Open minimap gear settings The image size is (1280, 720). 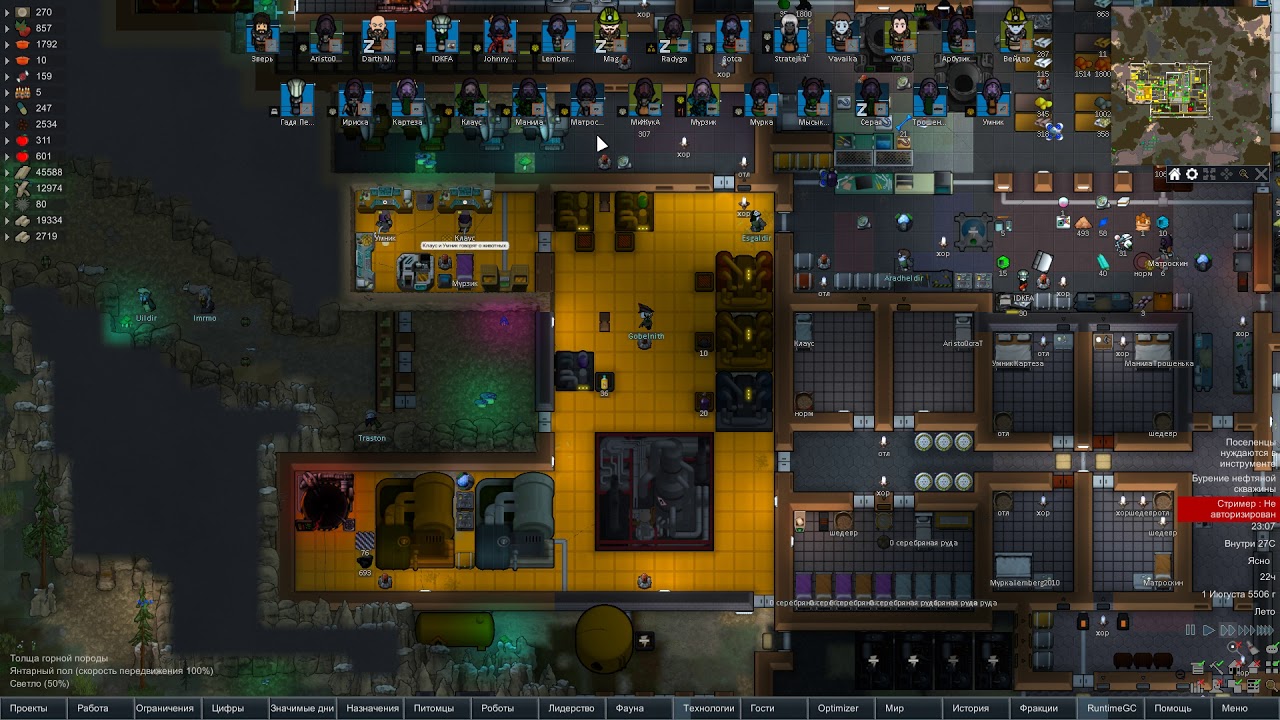1191,174
